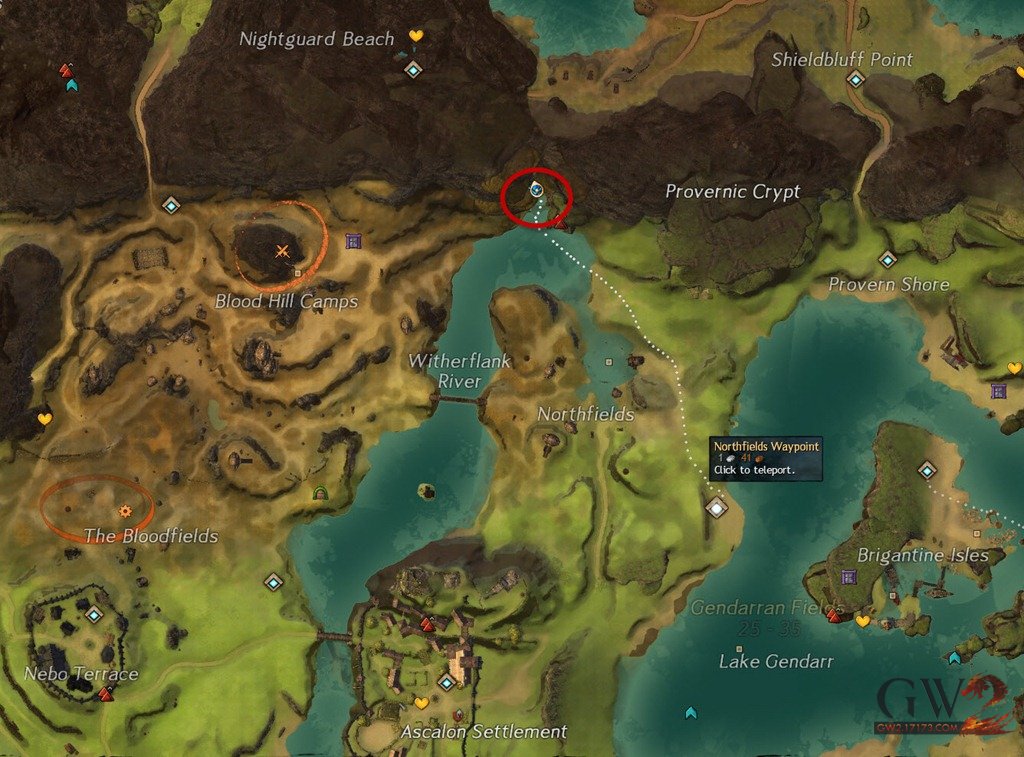This screenshot has height=757, width=1024.
Task: Click the Provern Shore waypoint marker
Action: (x=887, y=260)
